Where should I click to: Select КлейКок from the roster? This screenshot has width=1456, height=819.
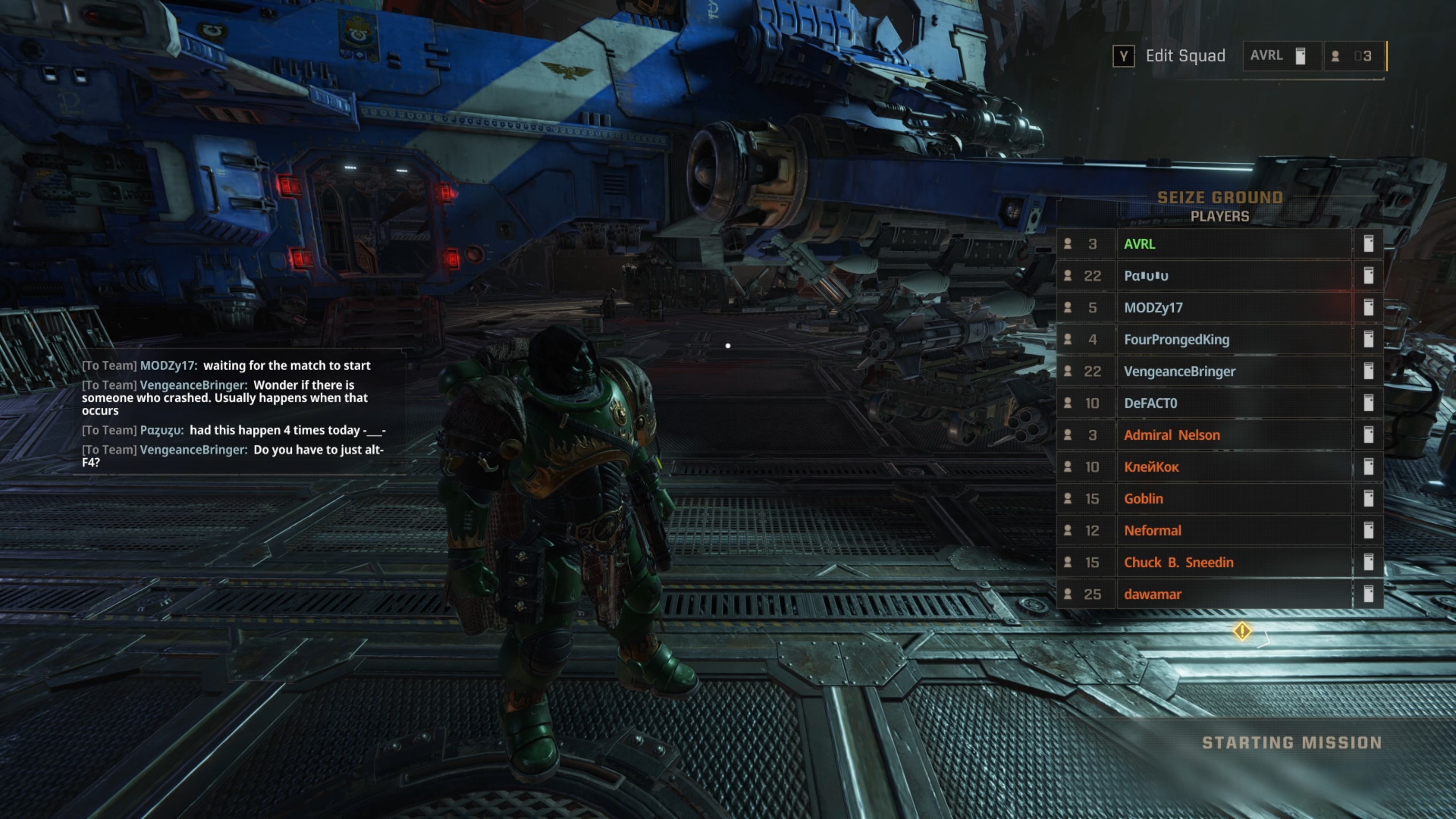tap(1151, 467)
